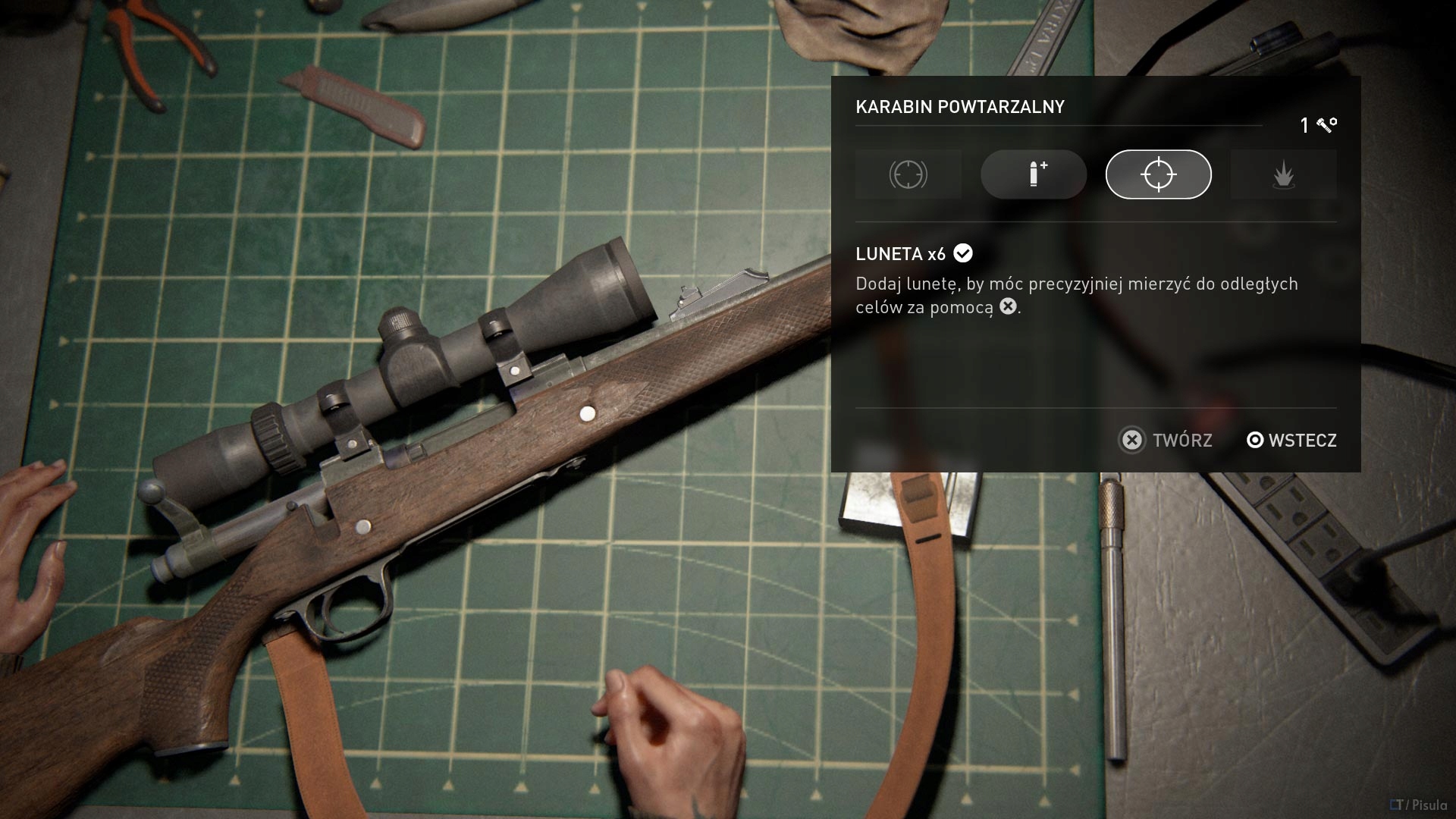Image resolution: width=1456 pixels, height=819 pixels.
Task: Select the stability upgrade with bracketed reticle
Action: (908, 174)
